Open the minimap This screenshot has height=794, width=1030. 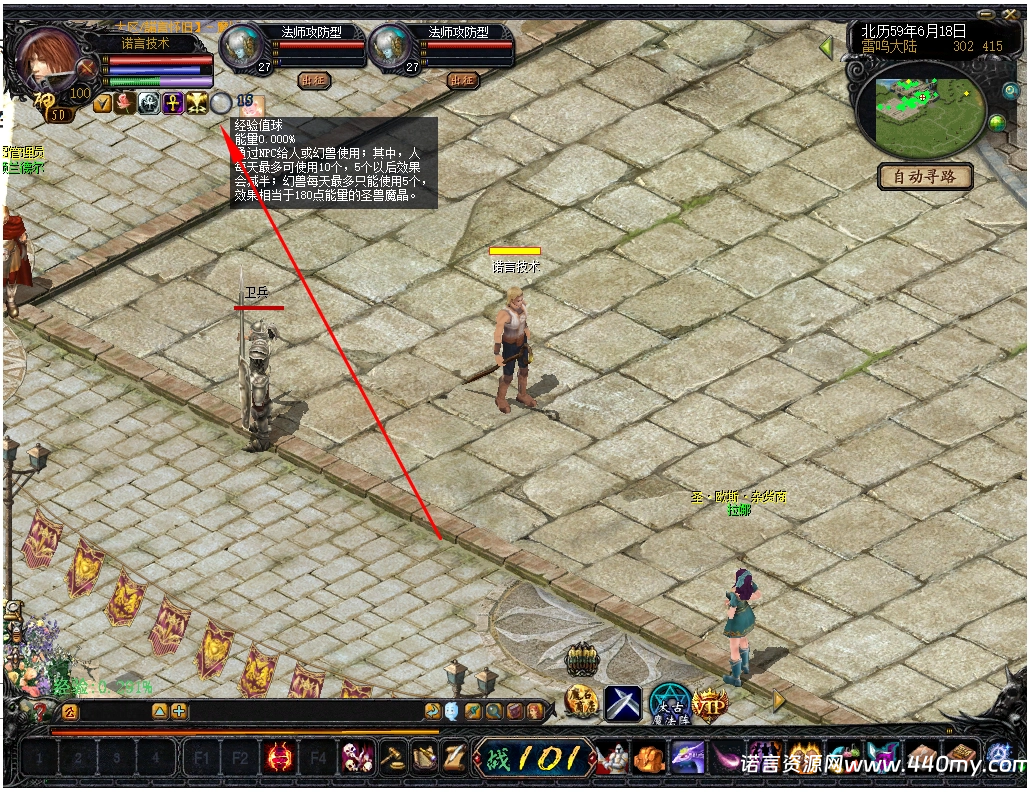click(x=916, y=106)
